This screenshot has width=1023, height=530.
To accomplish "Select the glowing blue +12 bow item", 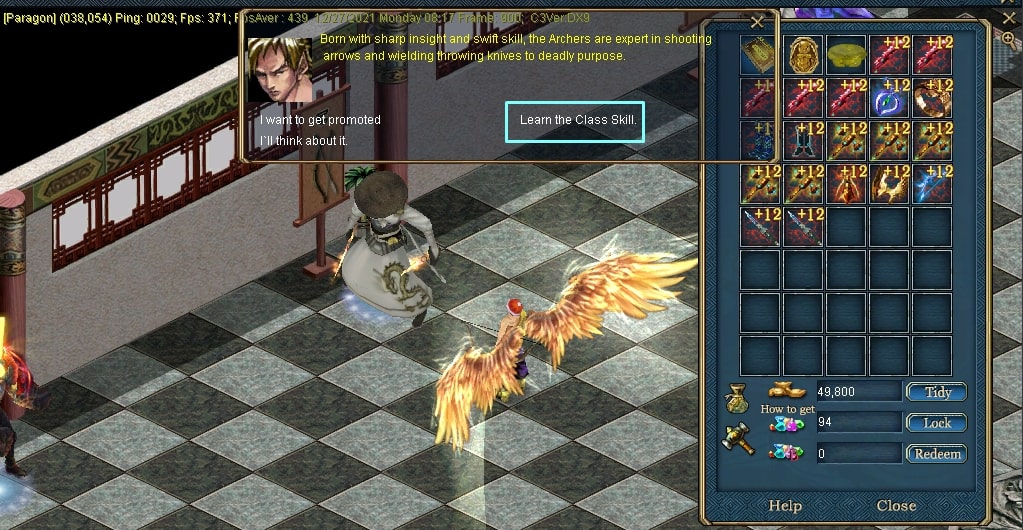I will 932,184.
